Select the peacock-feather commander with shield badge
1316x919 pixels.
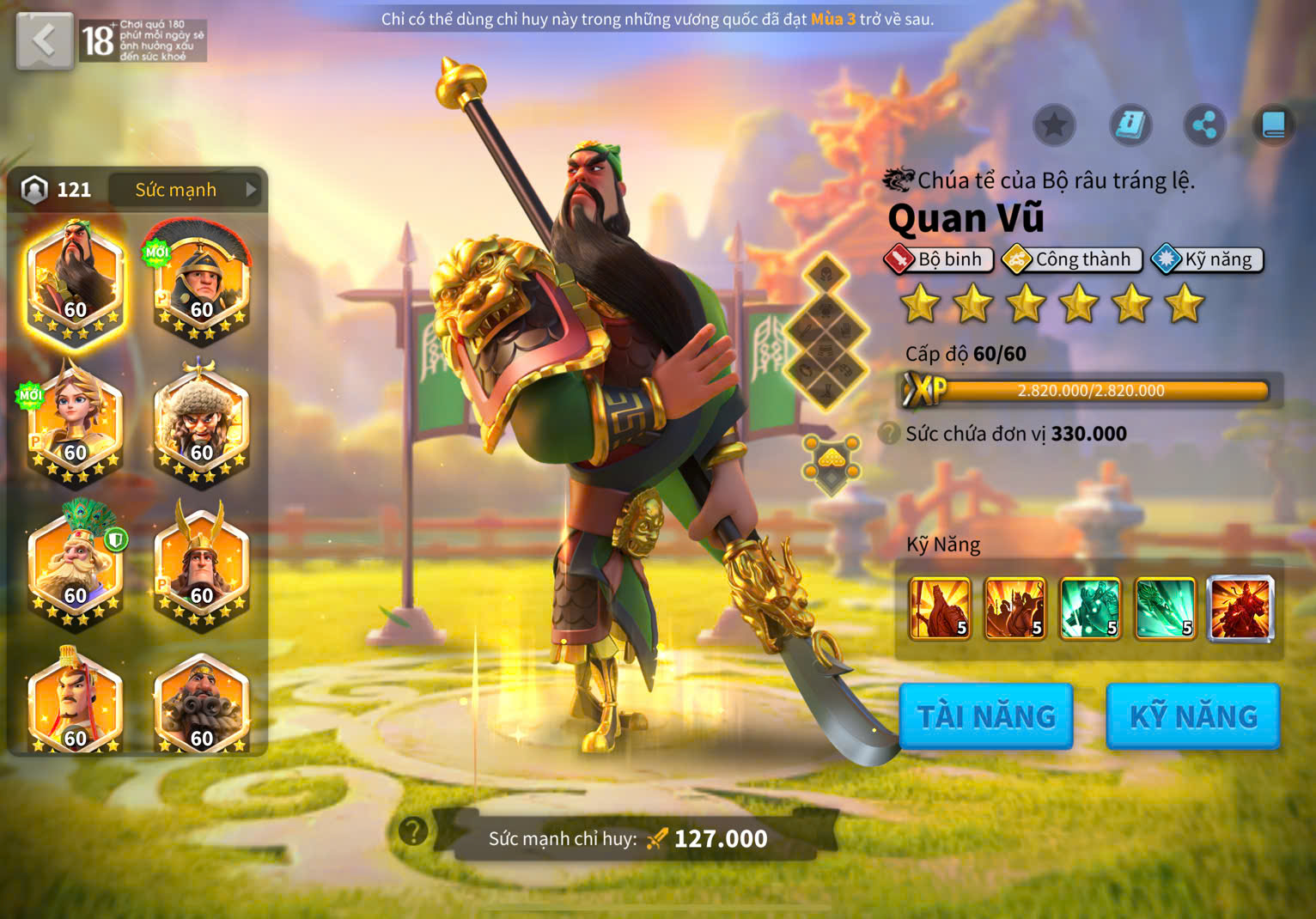coord(76,566)
